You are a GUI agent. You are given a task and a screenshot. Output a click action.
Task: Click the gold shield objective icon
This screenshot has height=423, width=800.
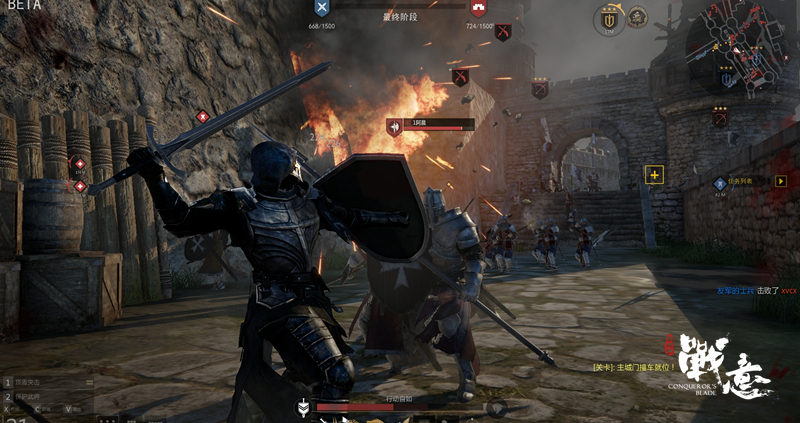click(x=608, y=17)
